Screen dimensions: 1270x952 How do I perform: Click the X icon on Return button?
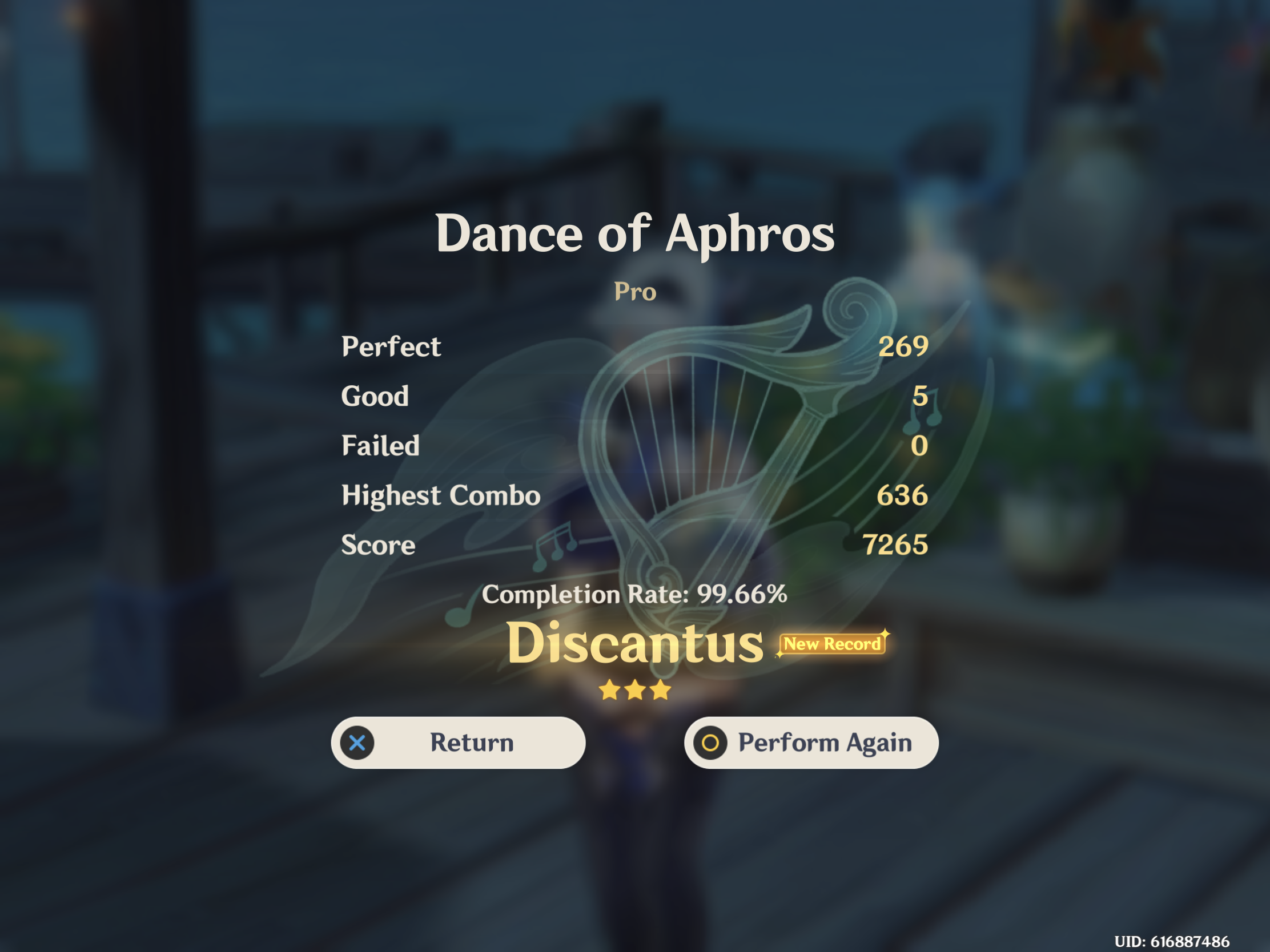click(357, 743)
